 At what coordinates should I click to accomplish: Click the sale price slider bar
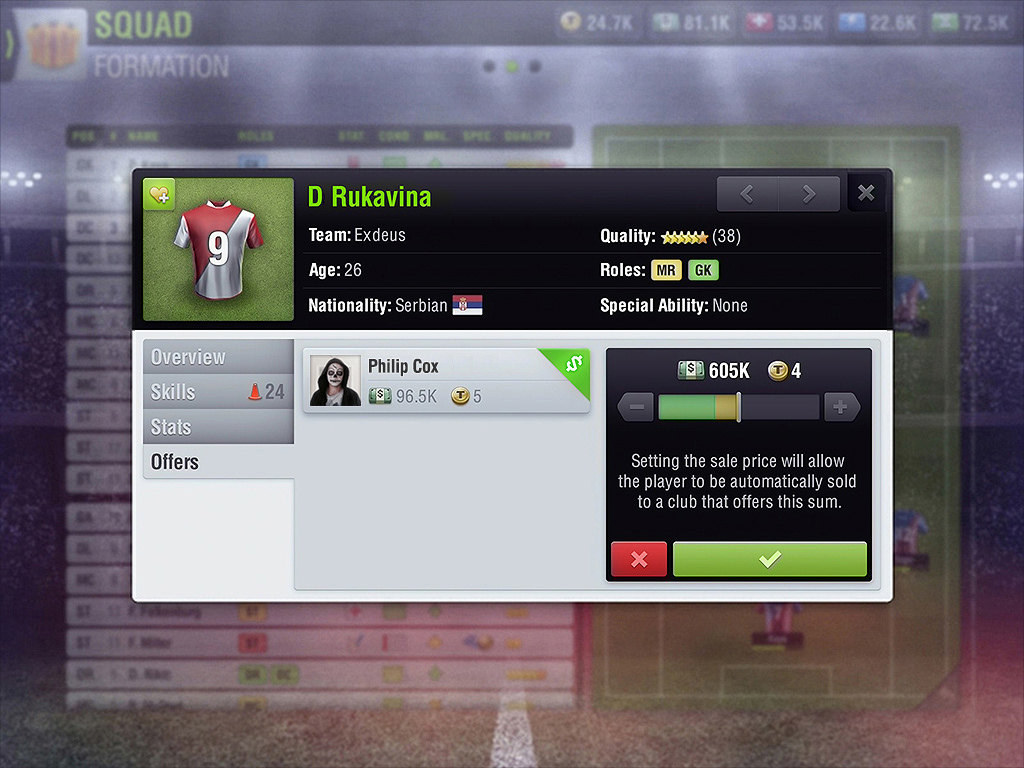point(738,407)
